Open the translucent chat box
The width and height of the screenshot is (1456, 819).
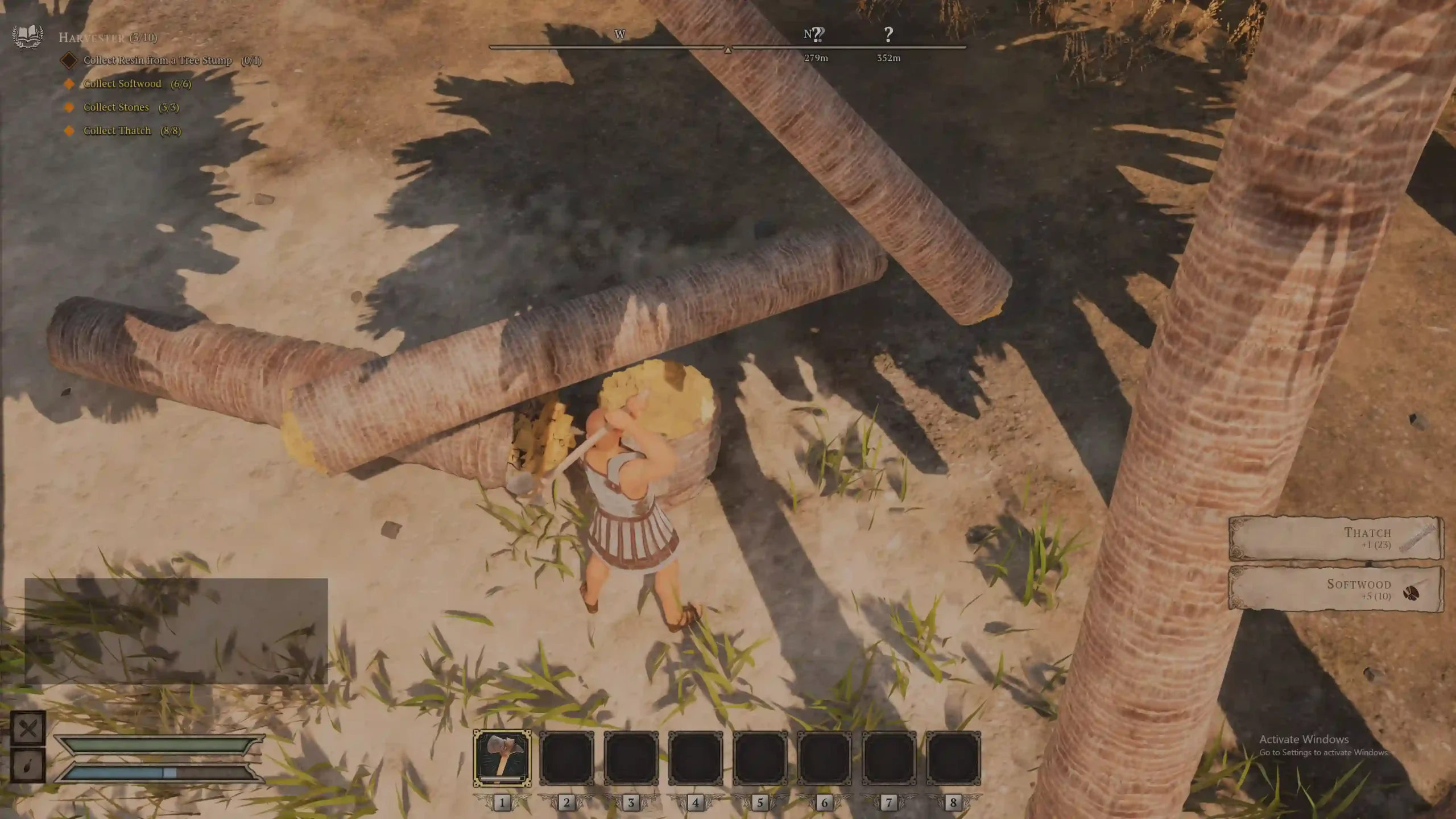point(176,631)
